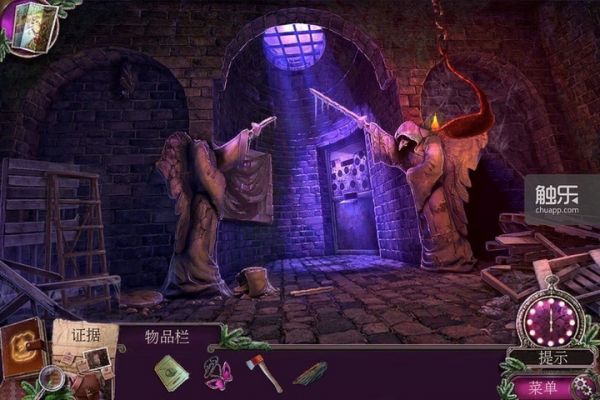Screen dimensions: 600x400
Task: Open the brown journal book
Action: (x=22, y=347)
